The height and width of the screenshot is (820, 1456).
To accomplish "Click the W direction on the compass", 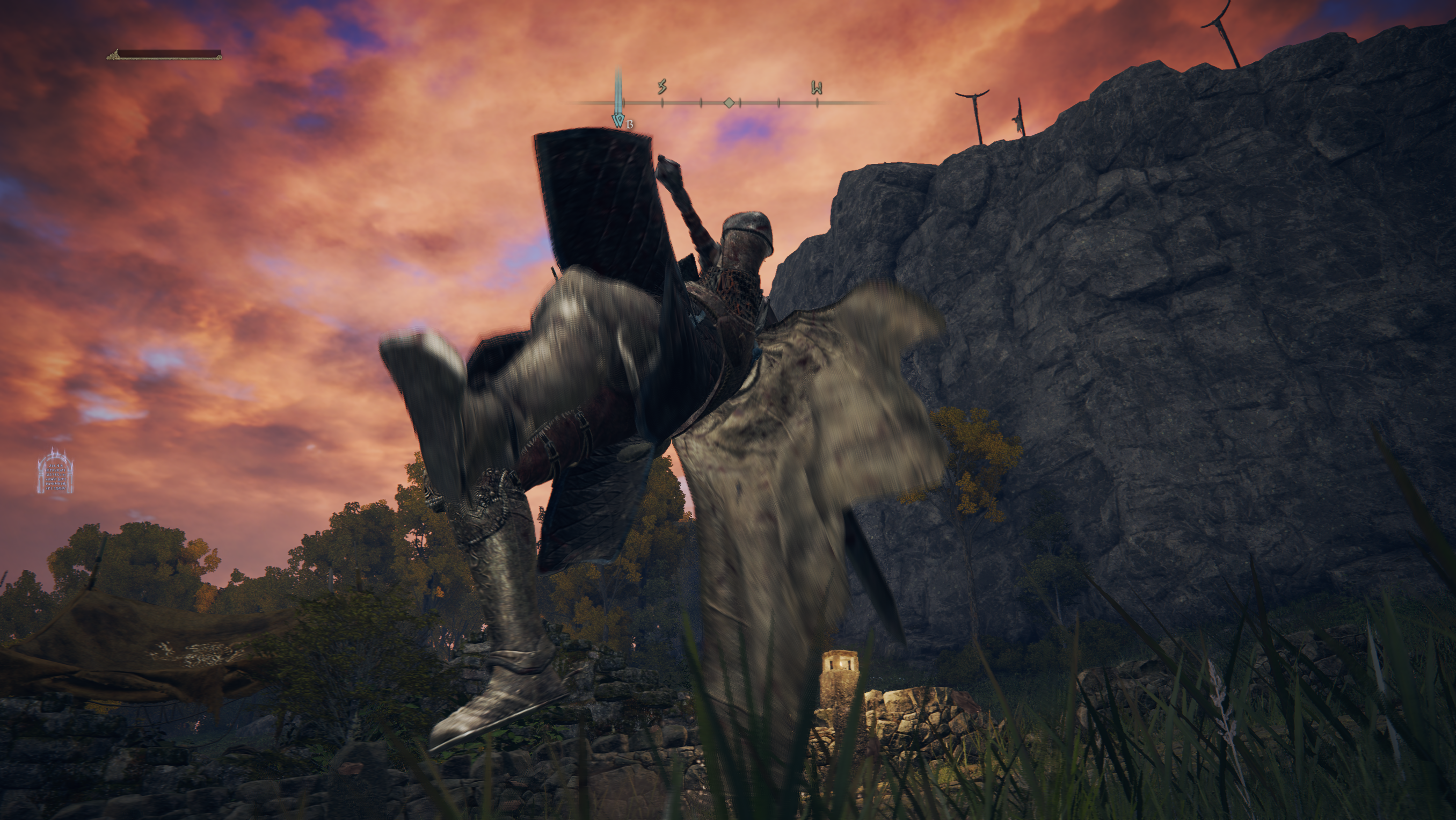I will coord(817,88).
